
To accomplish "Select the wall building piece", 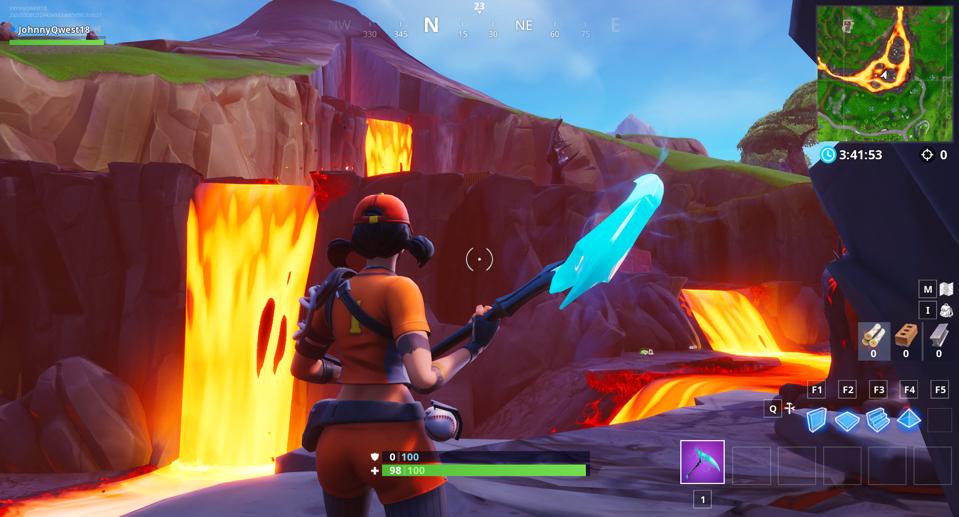I will tap(818, 420).
